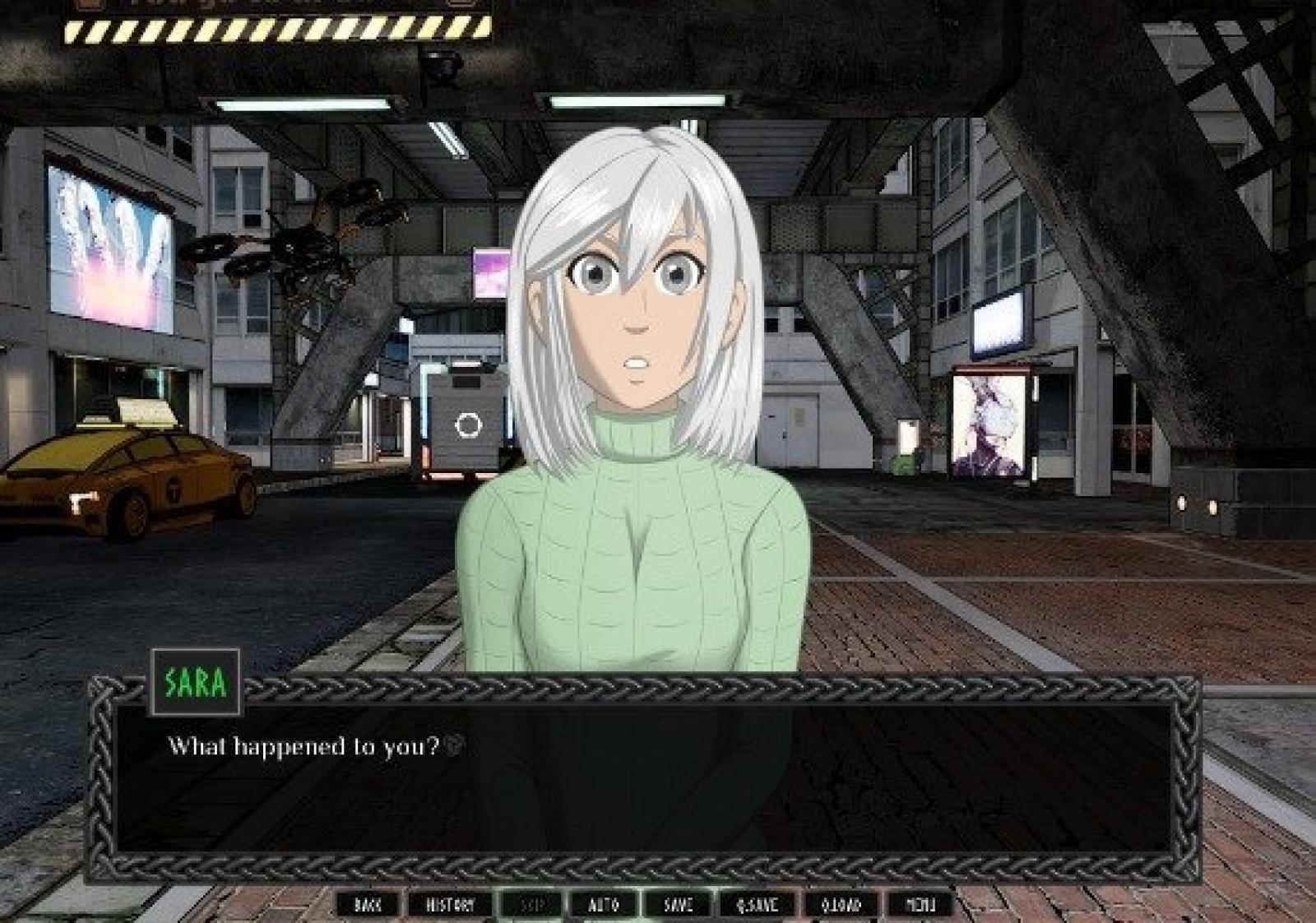Open the game Menu
The height and width of the screenshot is (923, 1316).
(920, 905)
